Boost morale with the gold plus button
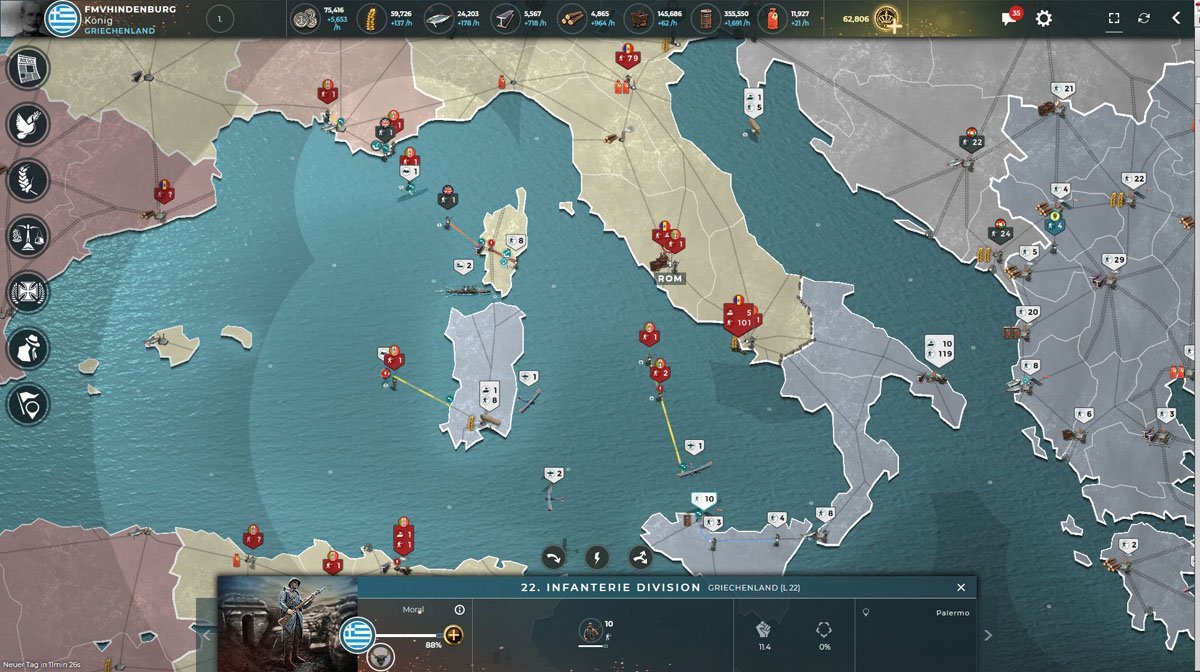 453,635
